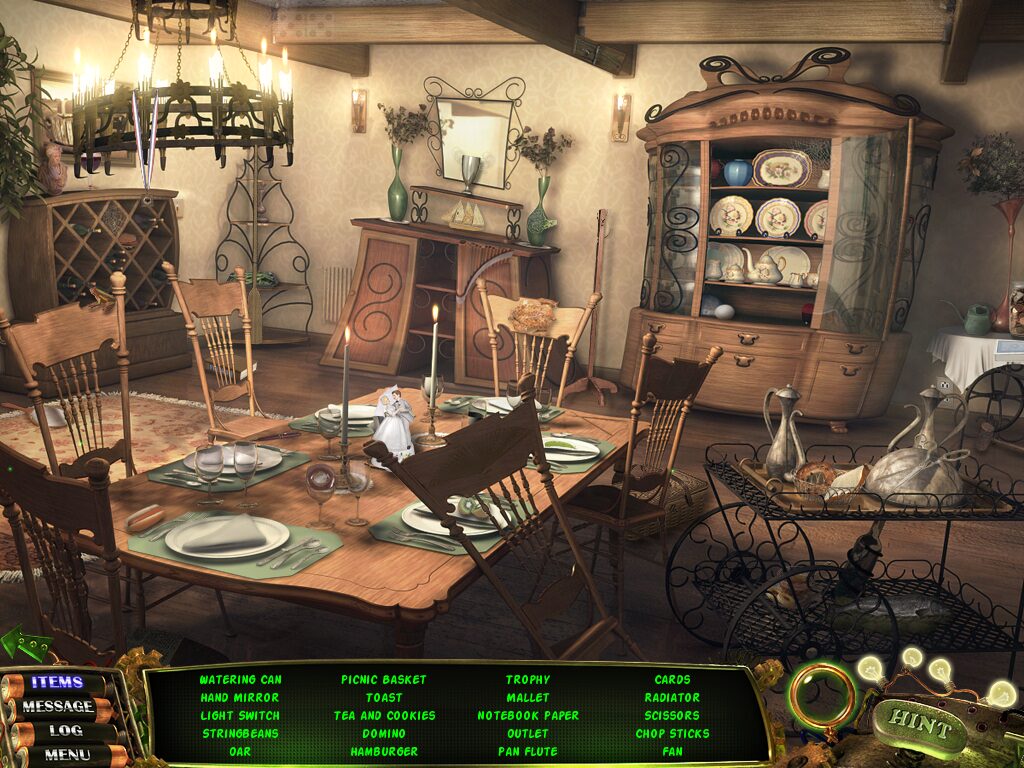Viewport: 1024px width, 768px height.
Task: Open the ITEMS list tab
Action: 57,683
